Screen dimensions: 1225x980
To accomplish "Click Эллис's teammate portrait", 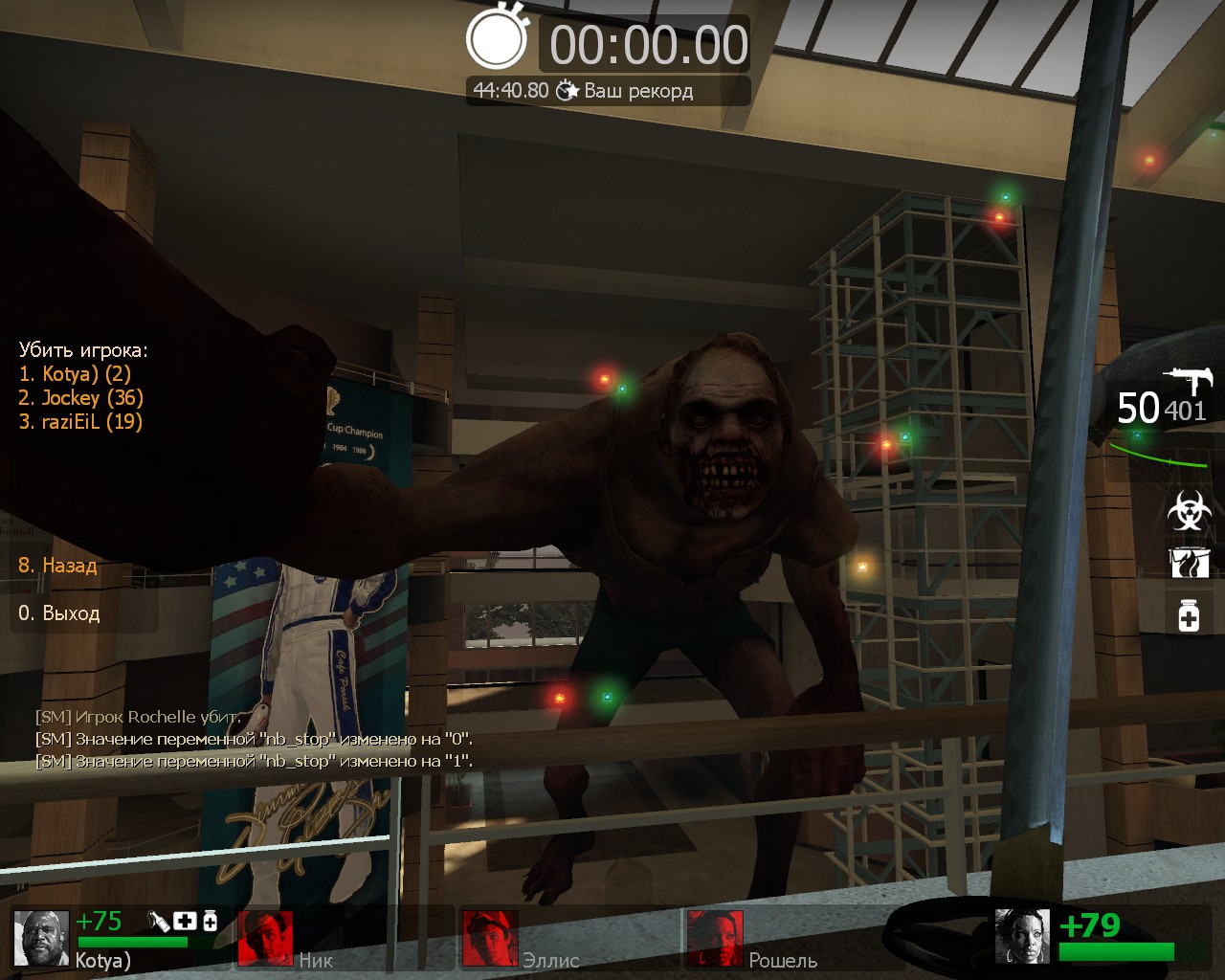I will [x=489, y=937].
